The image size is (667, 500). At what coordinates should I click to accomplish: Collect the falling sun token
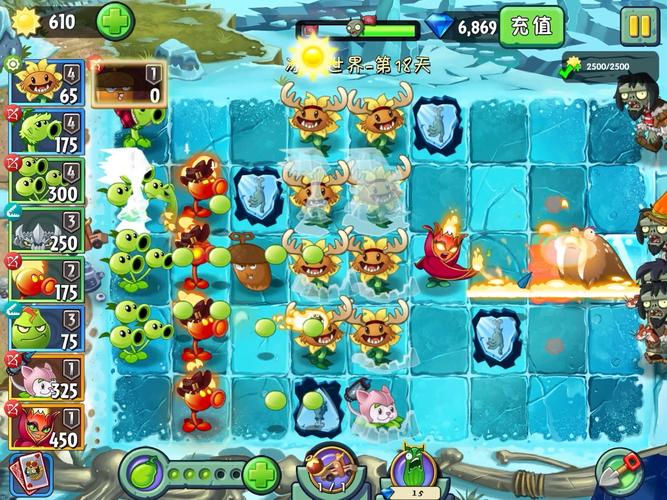tap(314, 54)
